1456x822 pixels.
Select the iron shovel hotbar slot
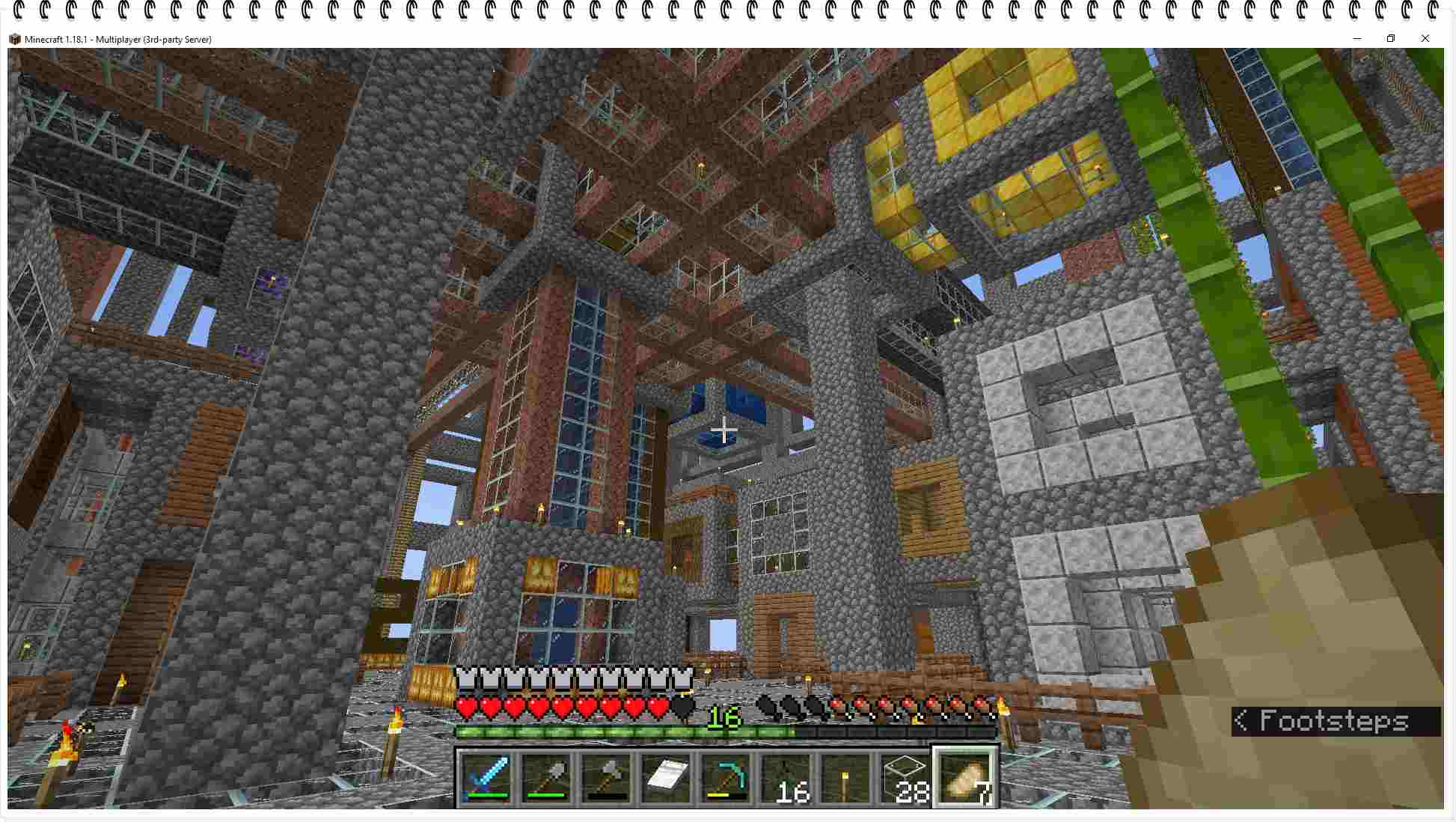coord(546,778)
